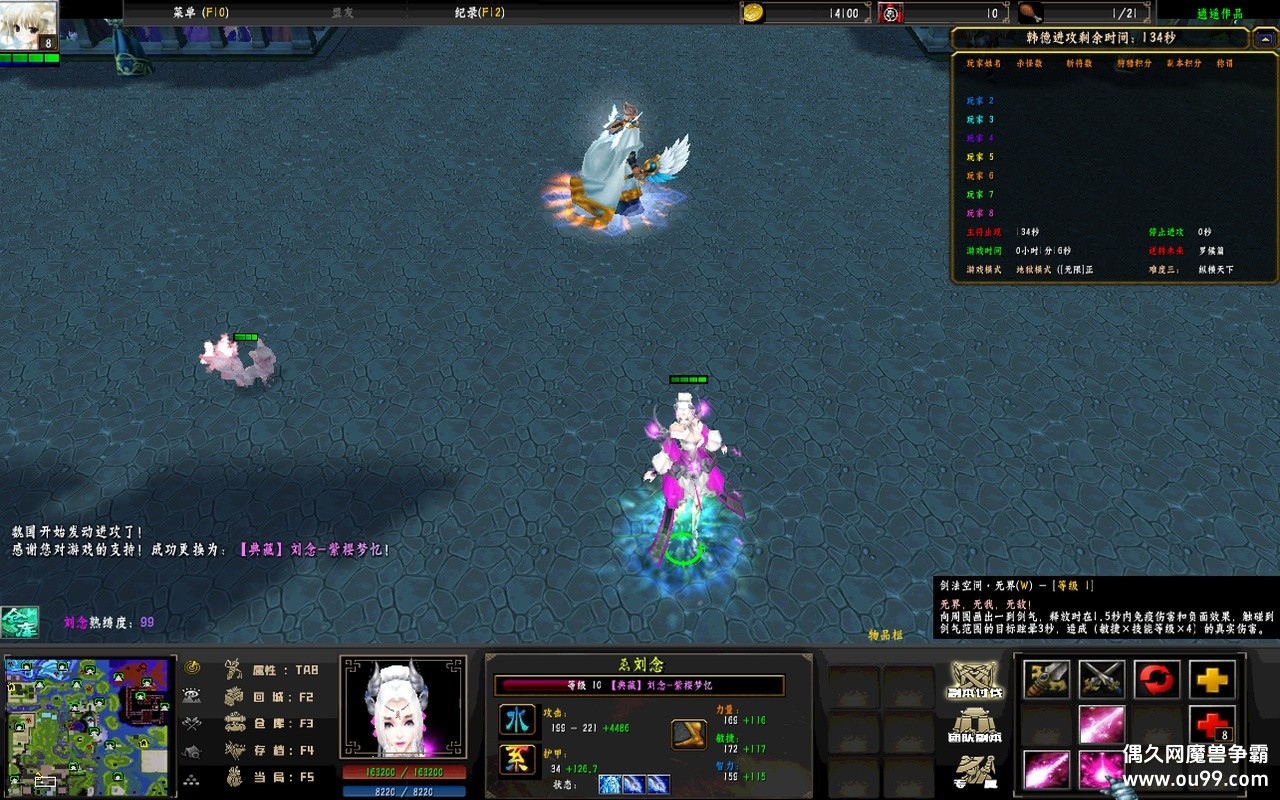Open the 菜单 (F10) menu
Image resolution: width=1280 pixels, height=800 pixels.
click(x=200, y=12)
